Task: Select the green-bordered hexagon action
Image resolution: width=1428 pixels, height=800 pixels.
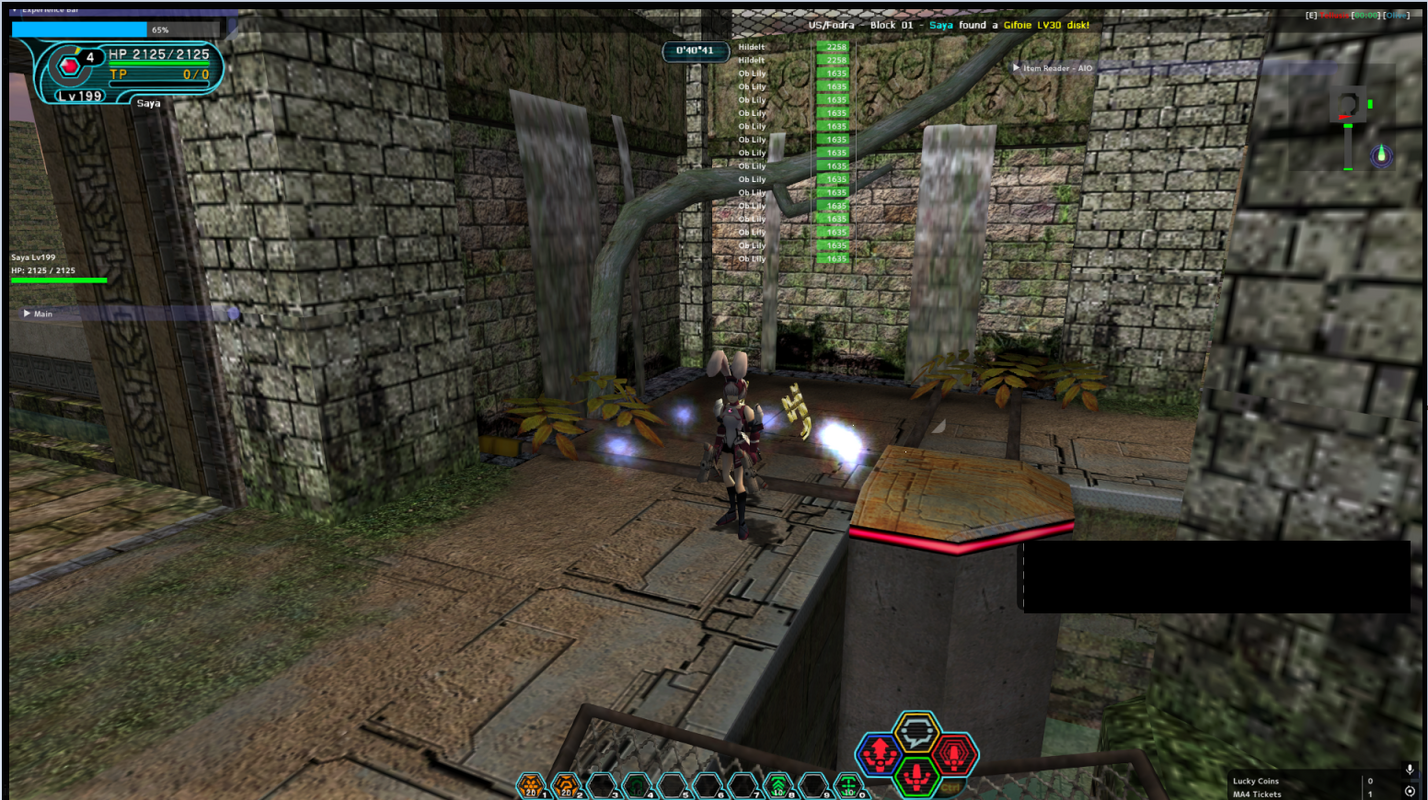Action: [916, 776]
